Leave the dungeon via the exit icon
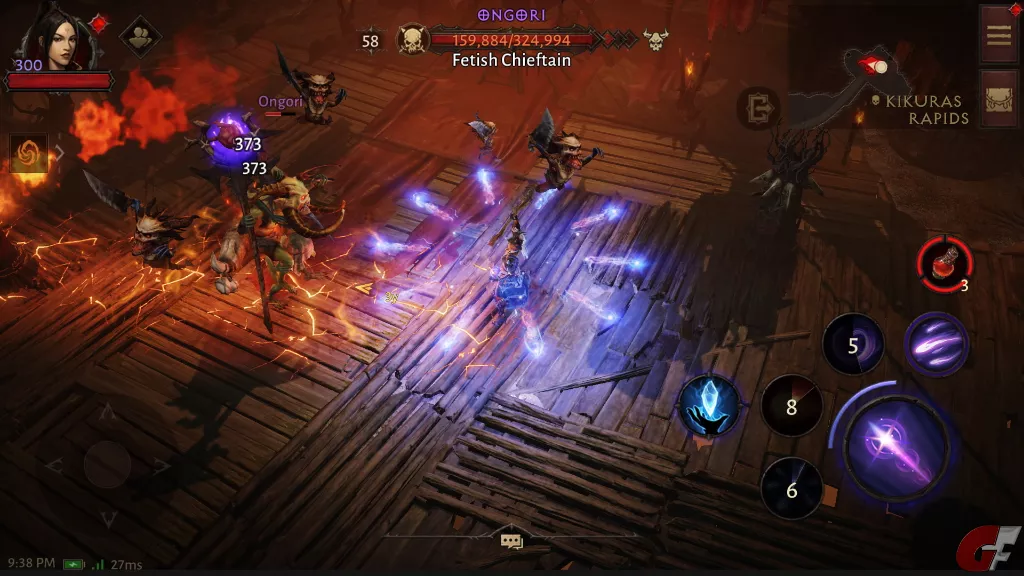The image size is (1024, 576). (x=759, y=108)
